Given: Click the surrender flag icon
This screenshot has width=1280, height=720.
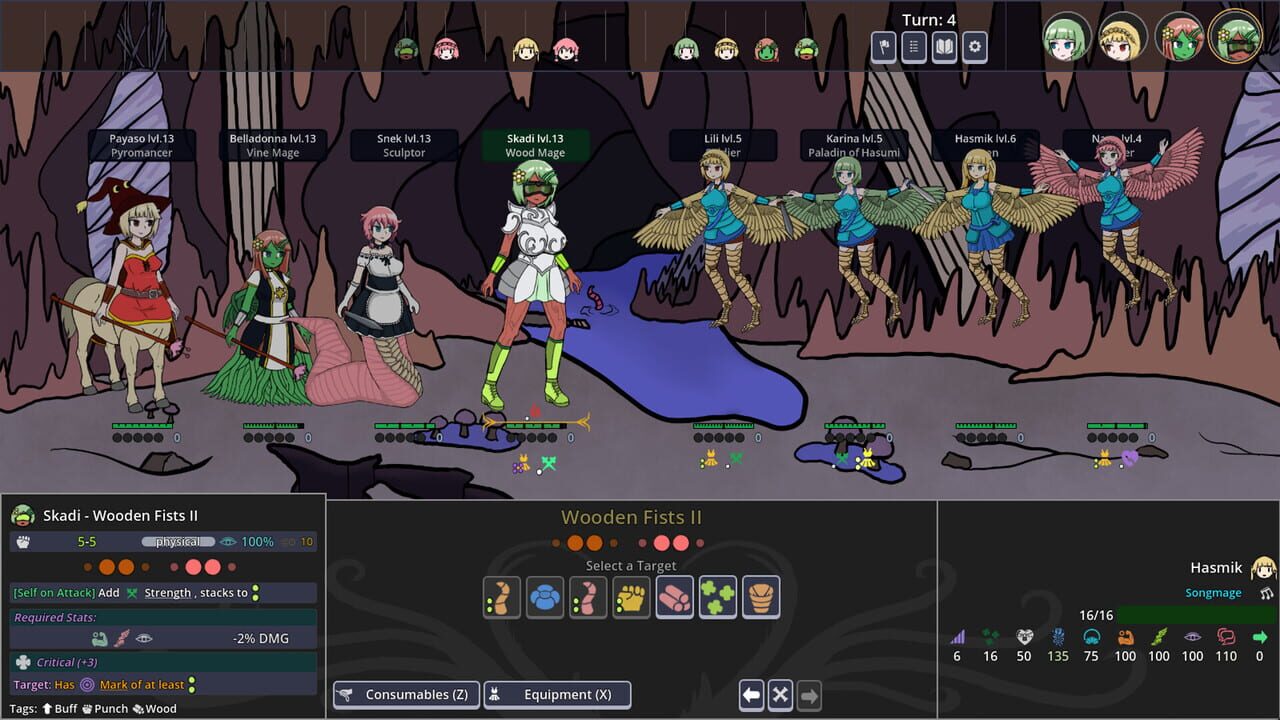Looking at the screenshot, I should click(x=883, y=46).
